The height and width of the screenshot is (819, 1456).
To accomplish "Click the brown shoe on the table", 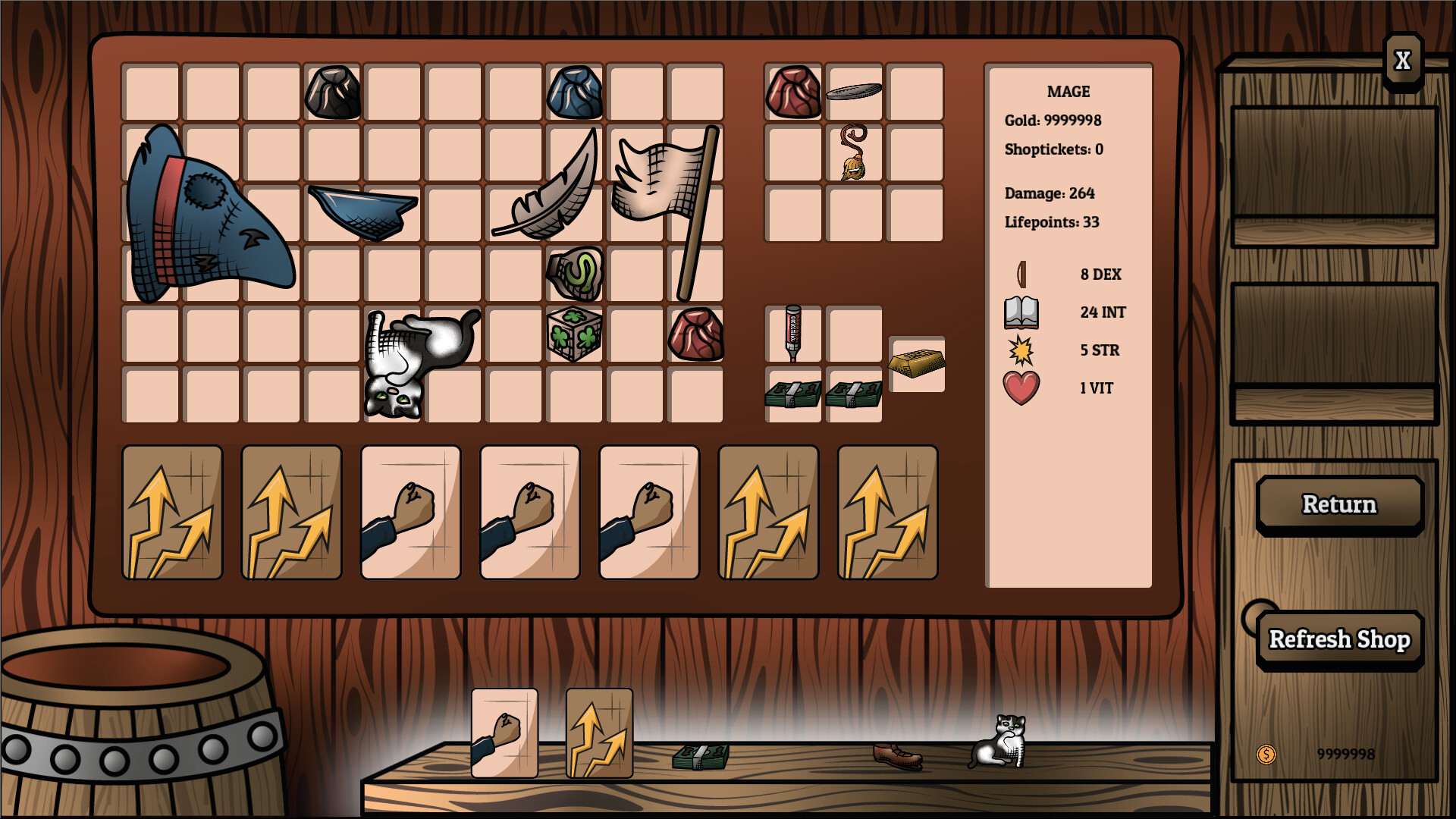I will click(896, 756).
